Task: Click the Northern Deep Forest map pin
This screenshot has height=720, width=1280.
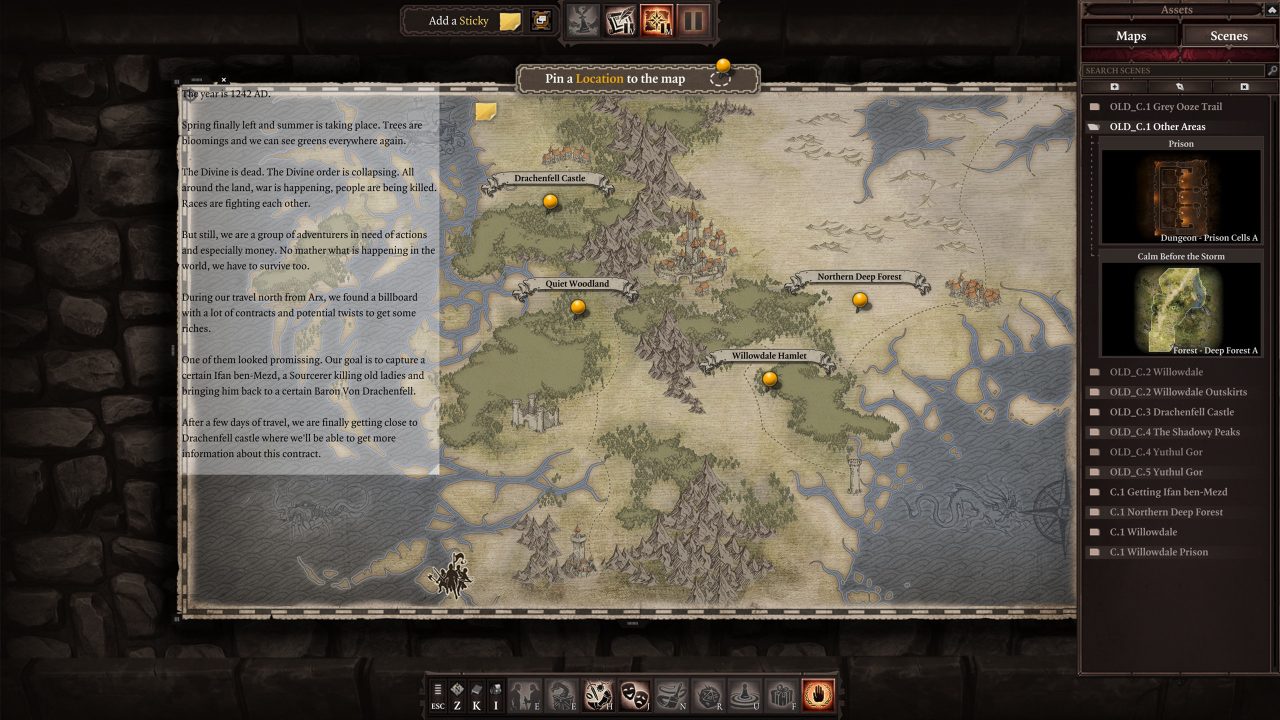Action: point(860,300)
